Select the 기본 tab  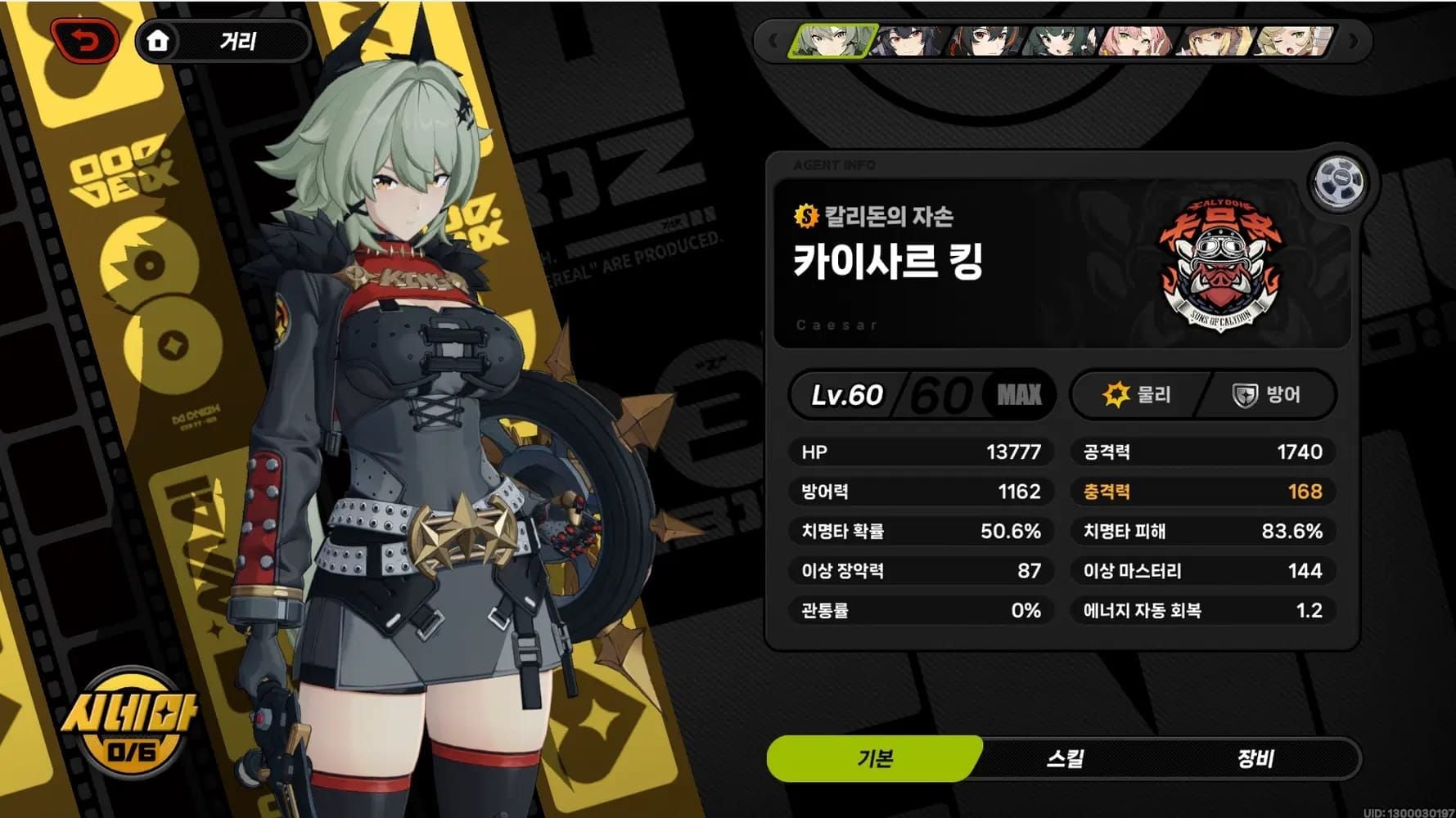click(874, 758)
